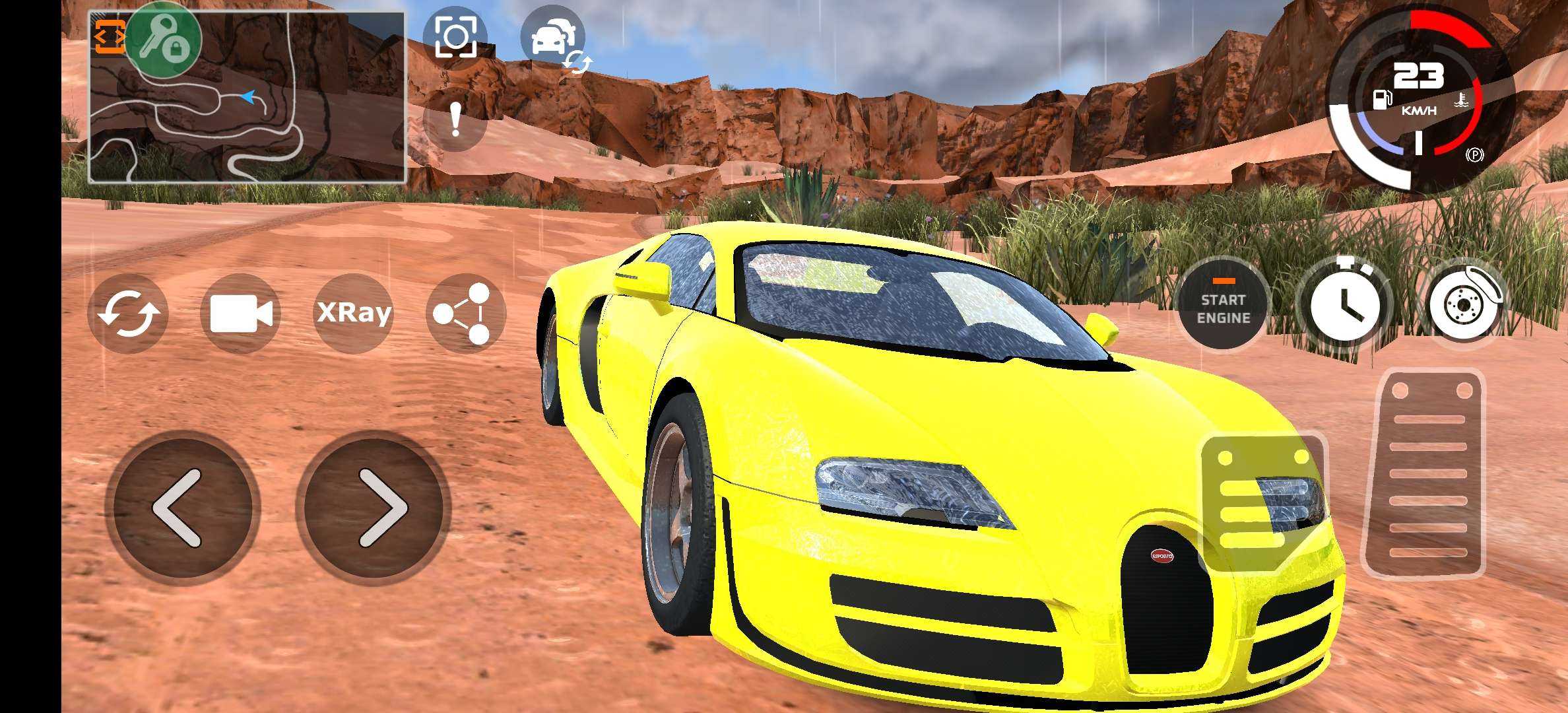The image size is (1568, 713).
Task: Hit the wide brake pedal
Action: coord(1262,502)
